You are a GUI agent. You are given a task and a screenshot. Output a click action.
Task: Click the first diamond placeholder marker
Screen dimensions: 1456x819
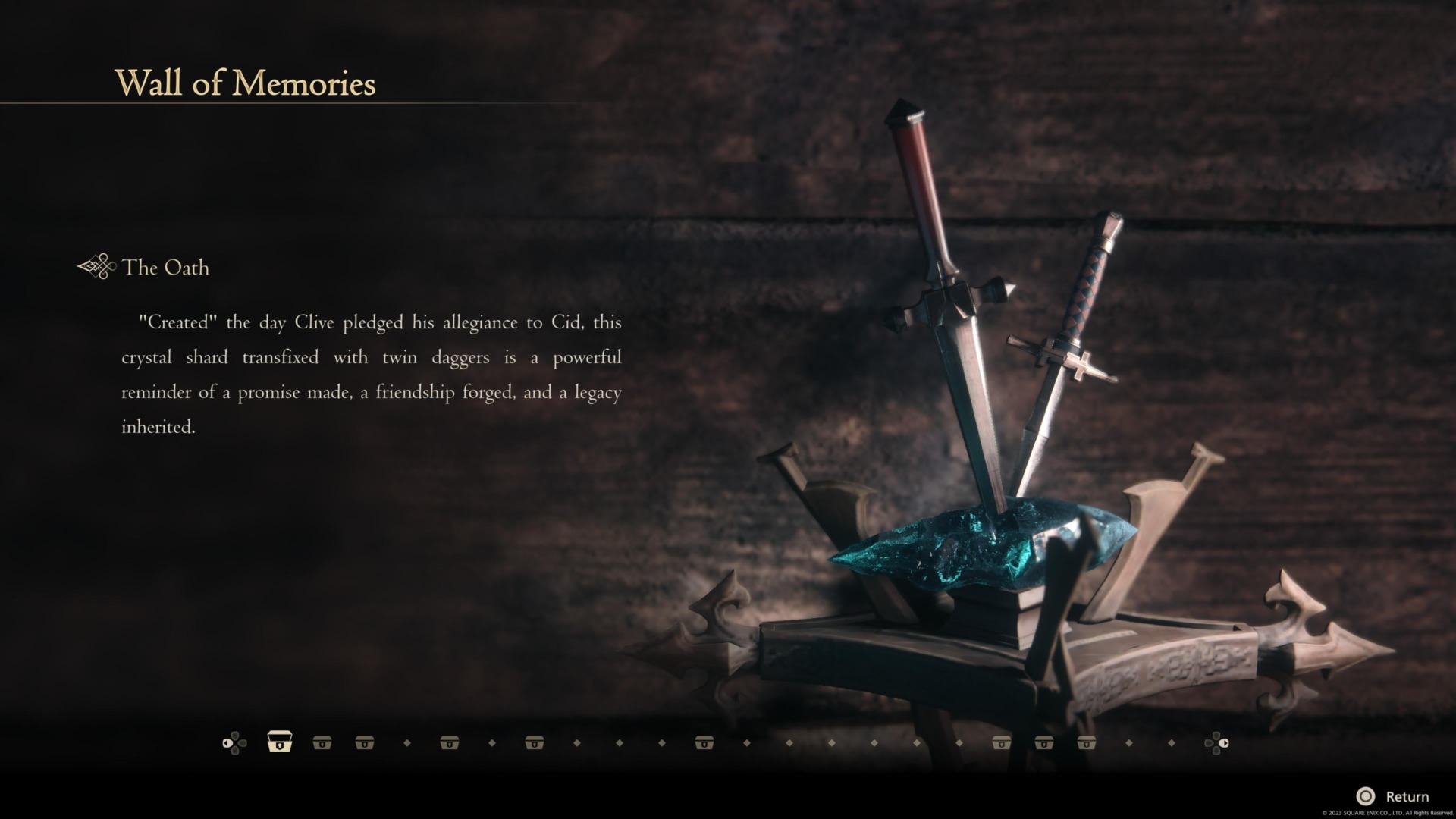coord(406,742)
